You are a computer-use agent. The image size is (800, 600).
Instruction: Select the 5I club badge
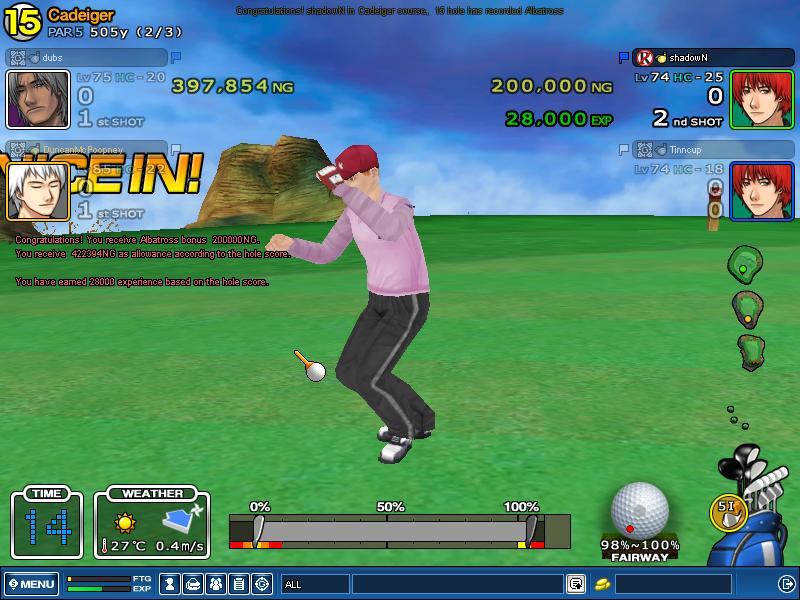click(x=727, y=508)
